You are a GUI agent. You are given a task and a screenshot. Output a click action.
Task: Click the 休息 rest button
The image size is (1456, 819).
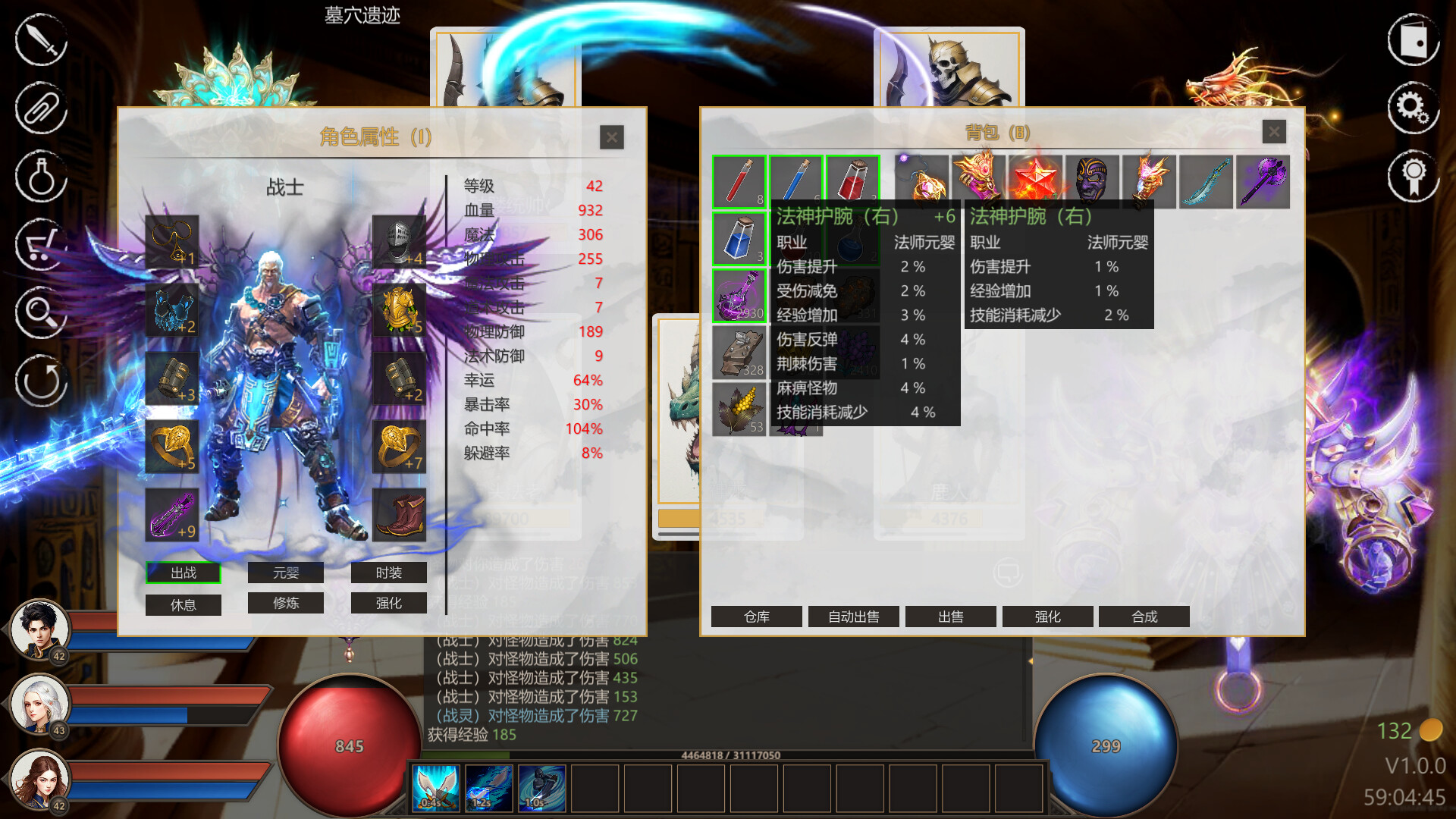(183, 604)
